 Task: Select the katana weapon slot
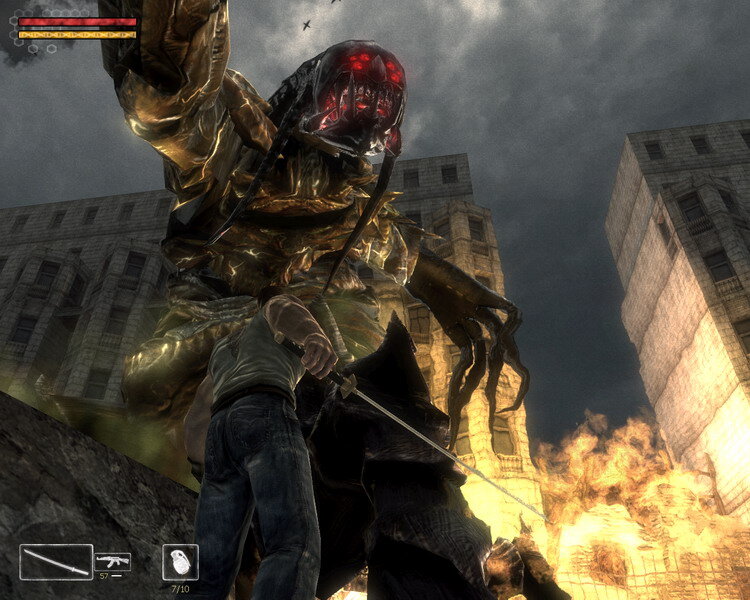click(56, 561)
